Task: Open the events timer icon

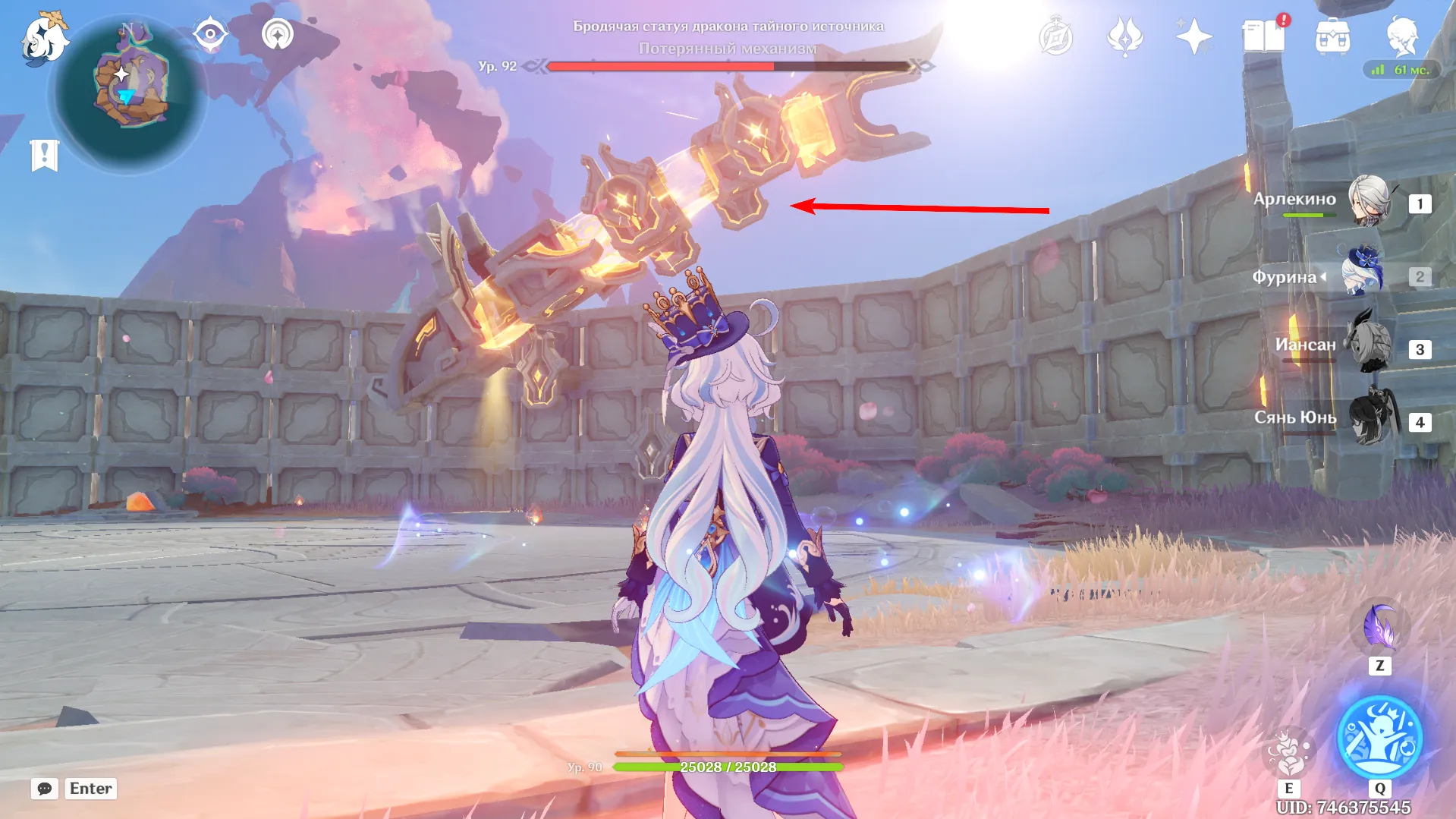Action: tap(1058, 34)
